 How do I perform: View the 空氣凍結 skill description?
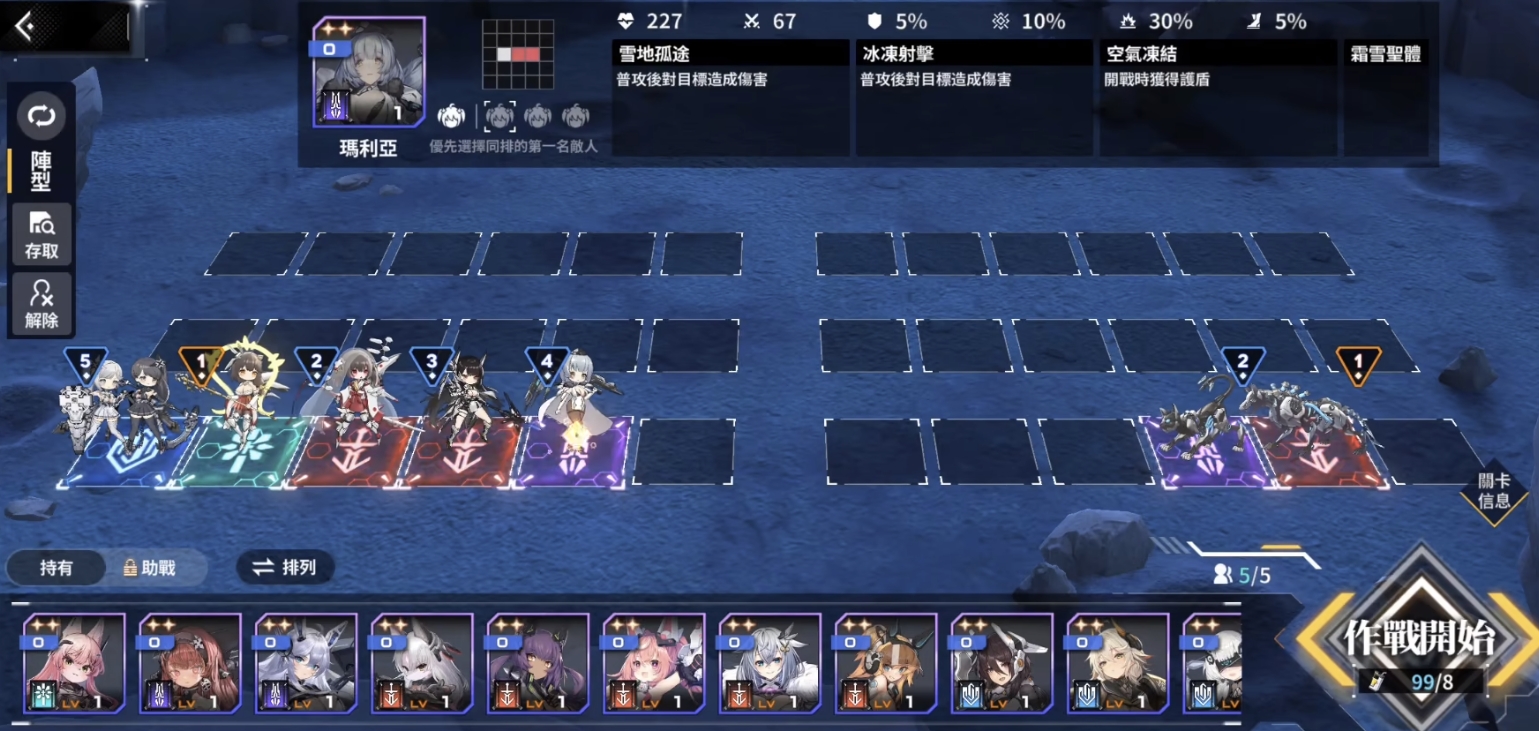[x=1217, y=97]
